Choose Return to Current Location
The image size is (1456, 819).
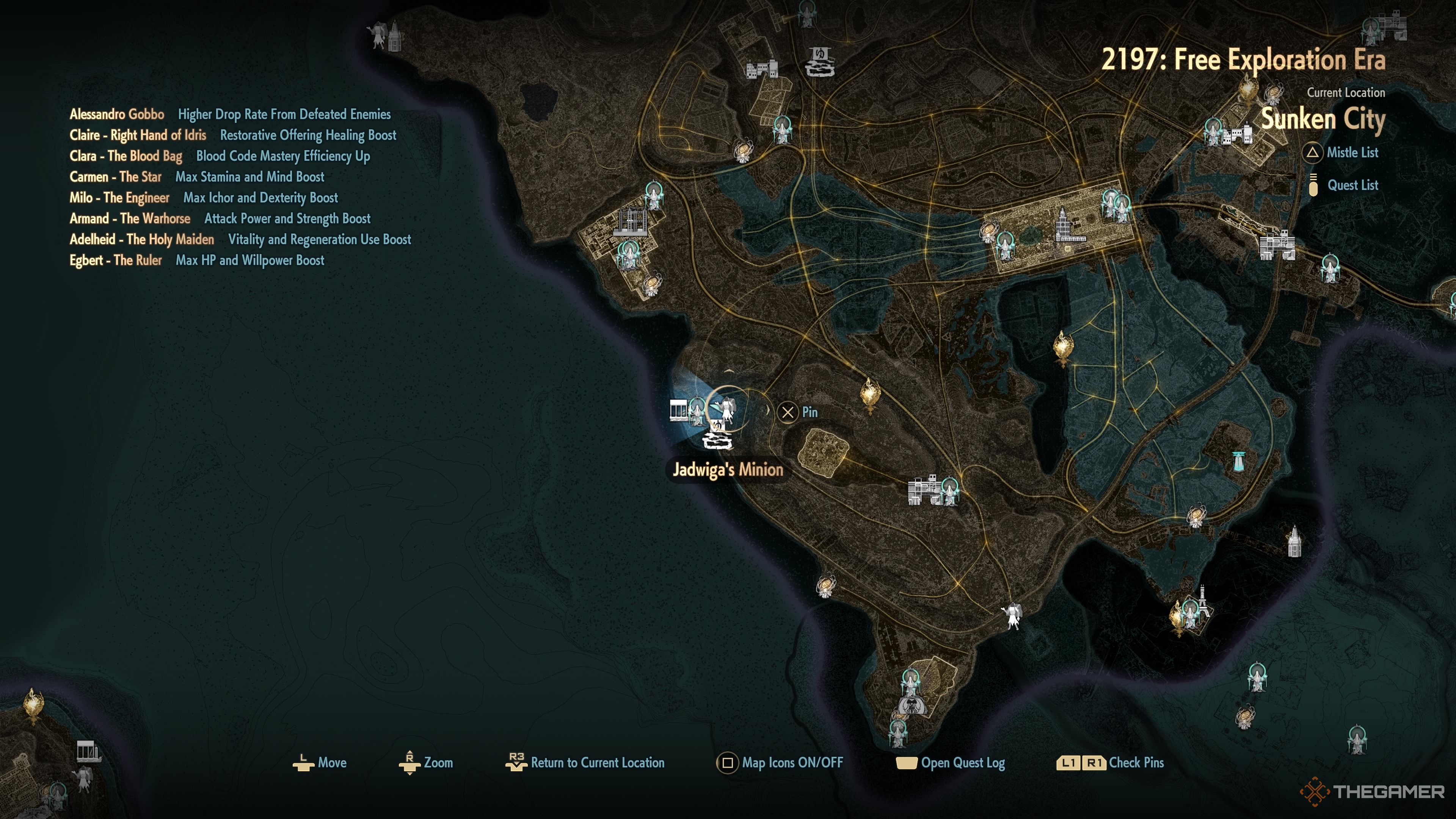[x=585, y=763]
